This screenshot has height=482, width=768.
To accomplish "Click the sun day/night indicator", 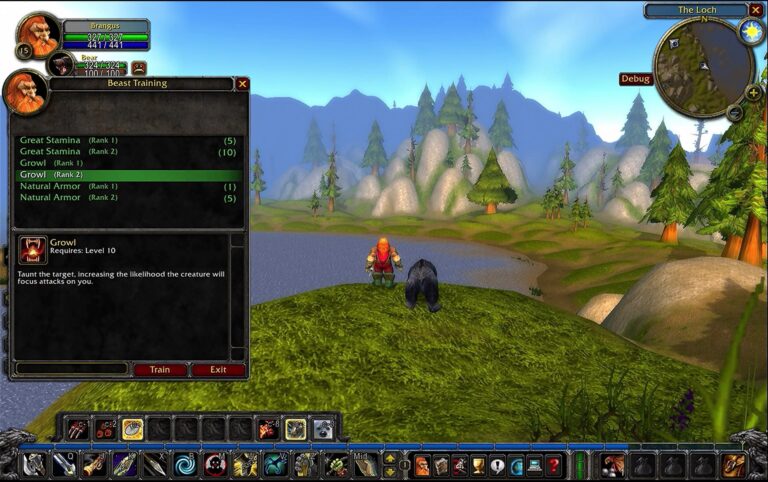I will tap(751, 31).
